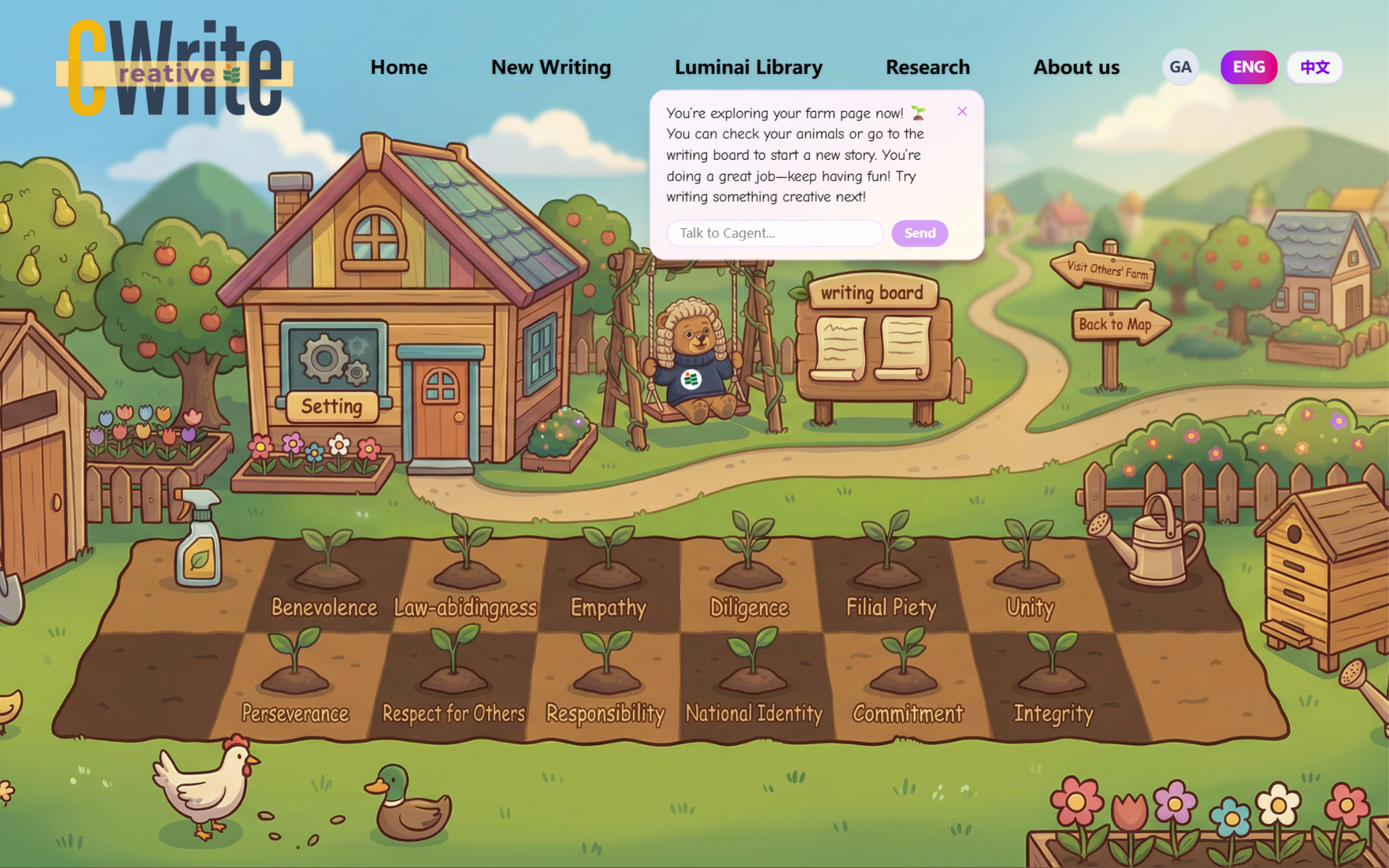This screenshot has width=1389, height=868.
Task: Open the New Writing page
Action: coord(551,67)
